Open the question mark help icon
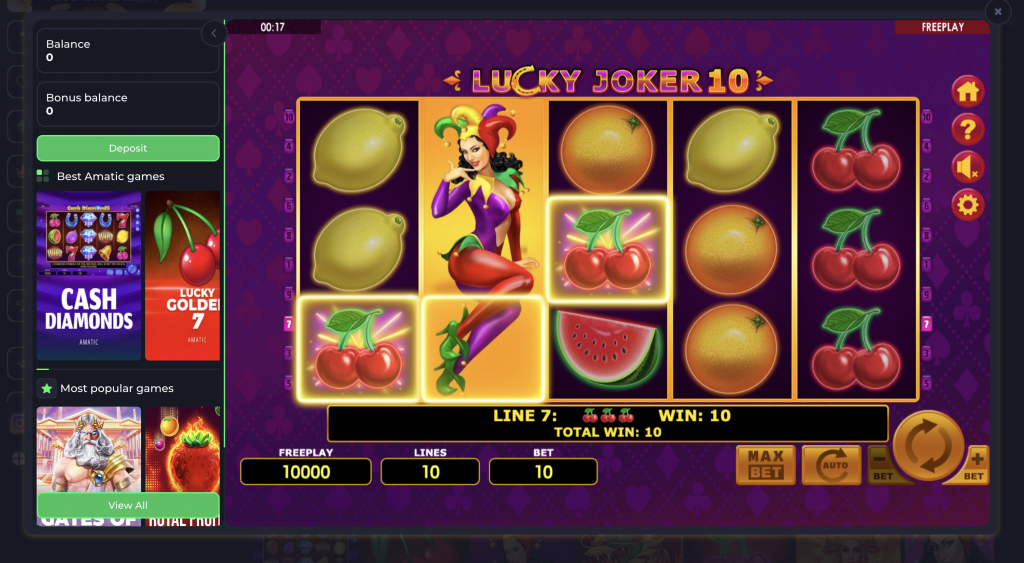The height and width of the screenshot is (563, 1024). (967, 129)
